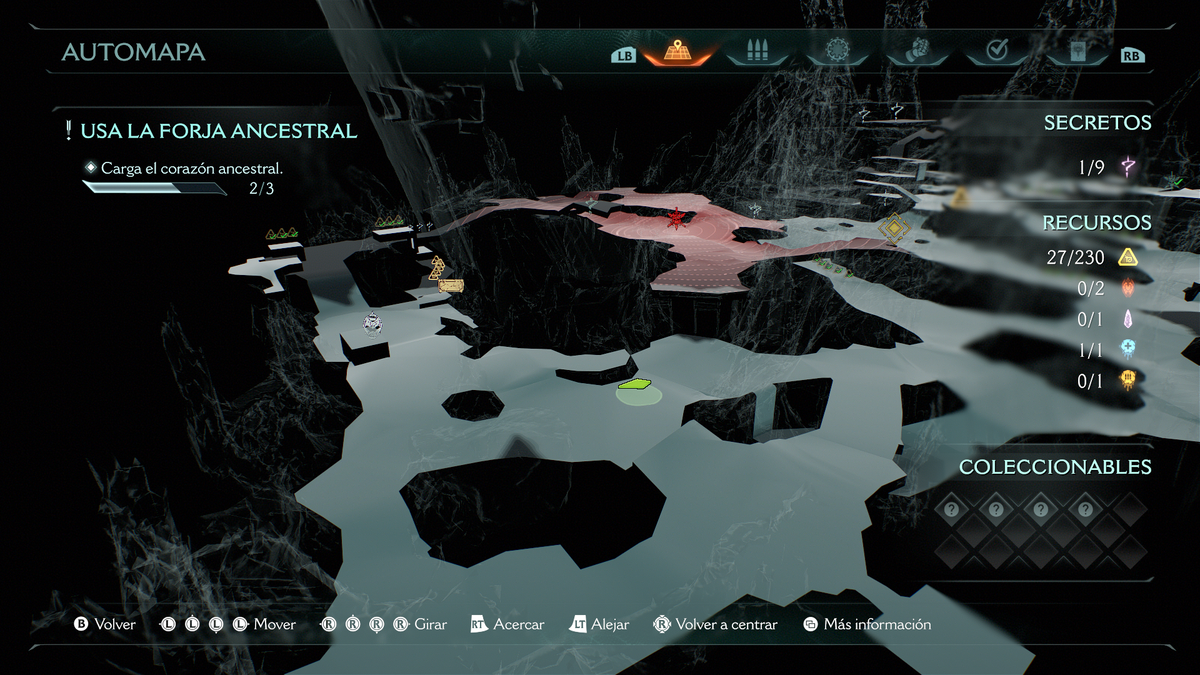This screenshot has width=1200, height=675.
Task: Select the green player position arrow
Action: 635,384
